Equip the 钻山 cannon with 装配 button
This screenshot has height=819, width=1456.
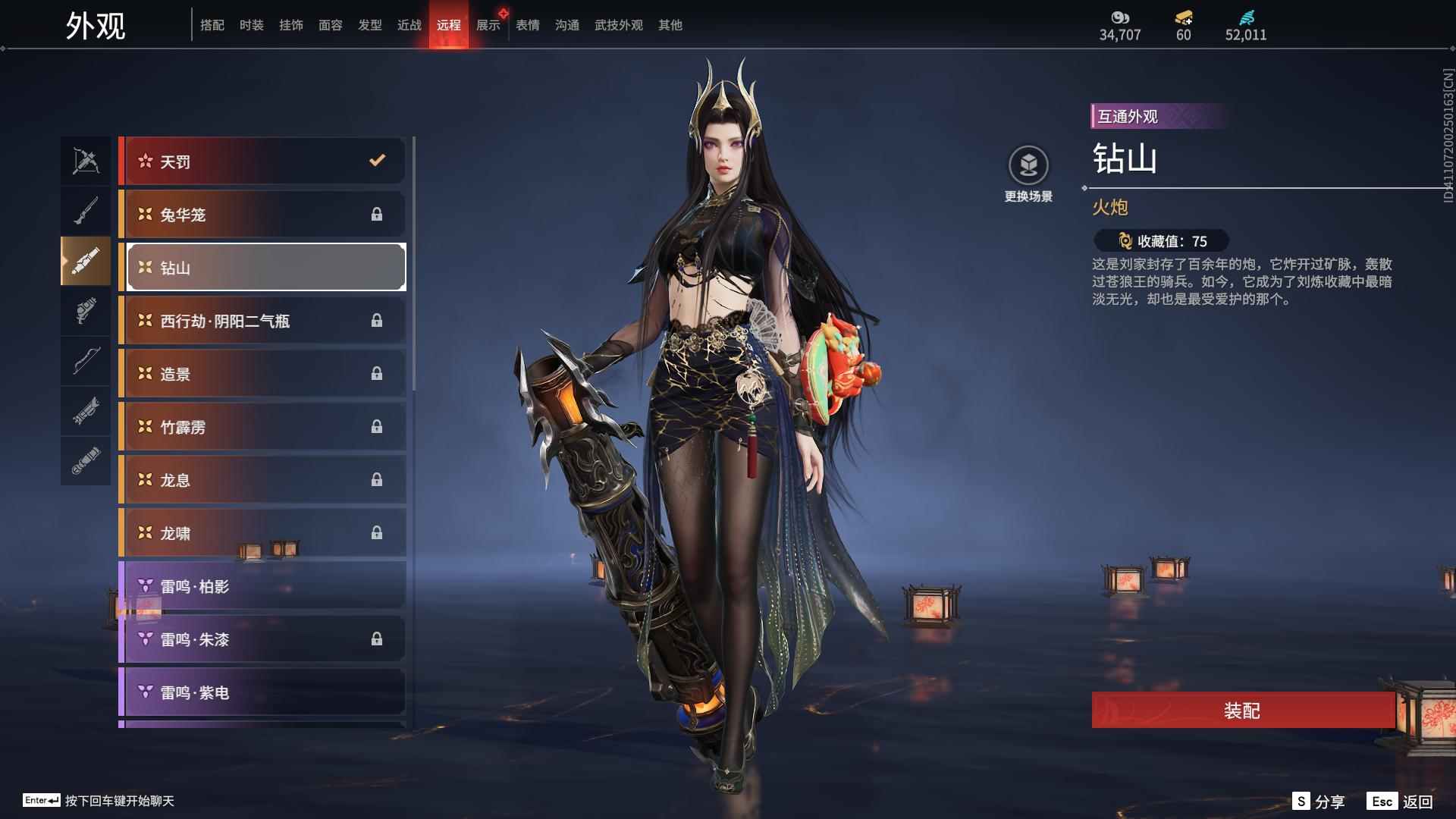coord(1242,710)
